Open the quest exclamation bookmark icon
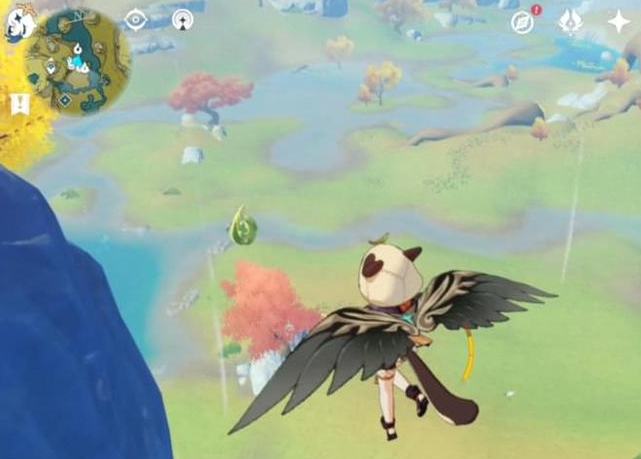This screenshot has height=459, width=641. [19, 104]
